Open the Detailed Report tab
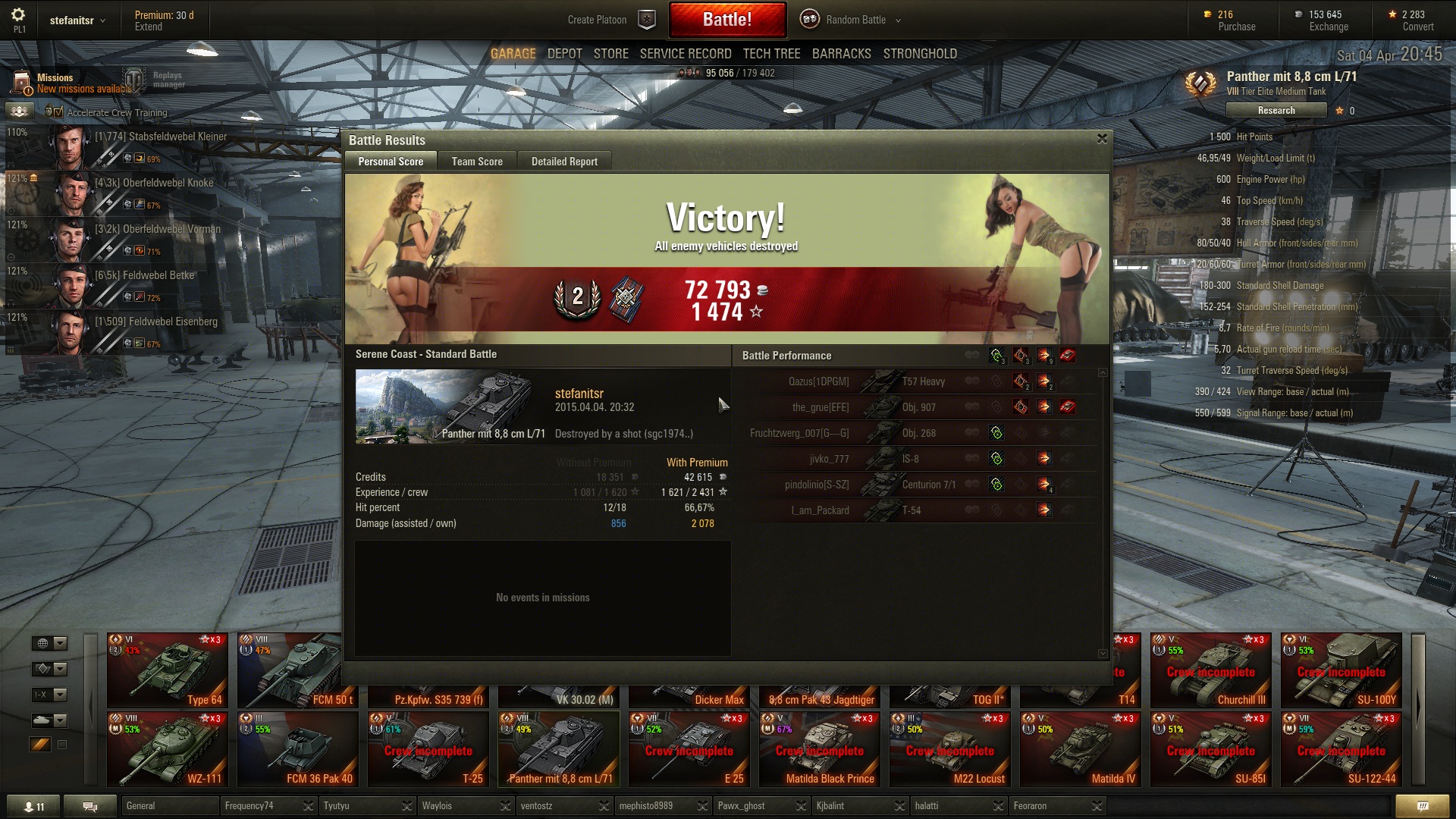Viewport: 1456px width, 819px height. point(564,162)
